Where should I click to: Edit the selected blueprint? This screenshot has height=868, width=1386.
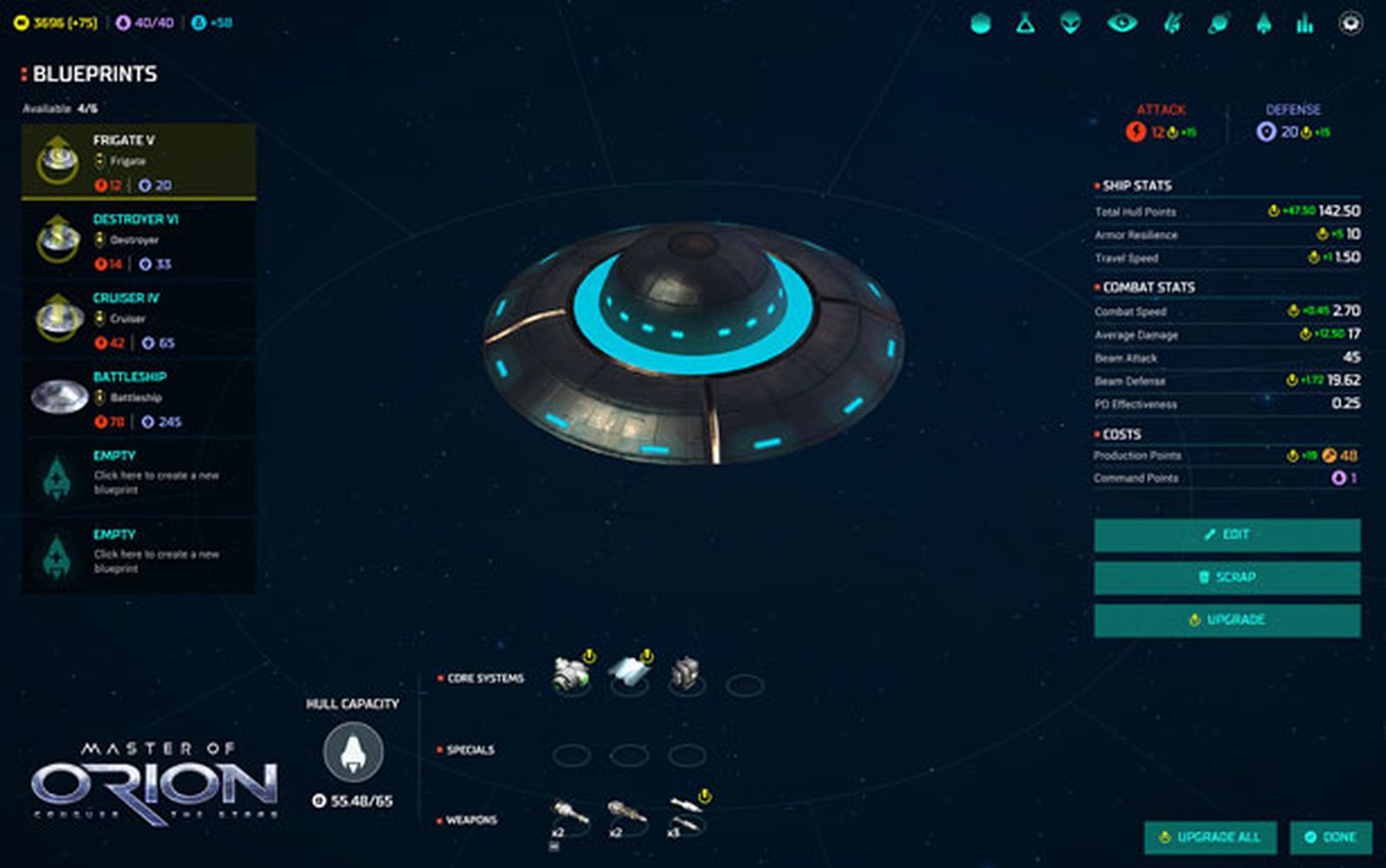point(1227,534)
